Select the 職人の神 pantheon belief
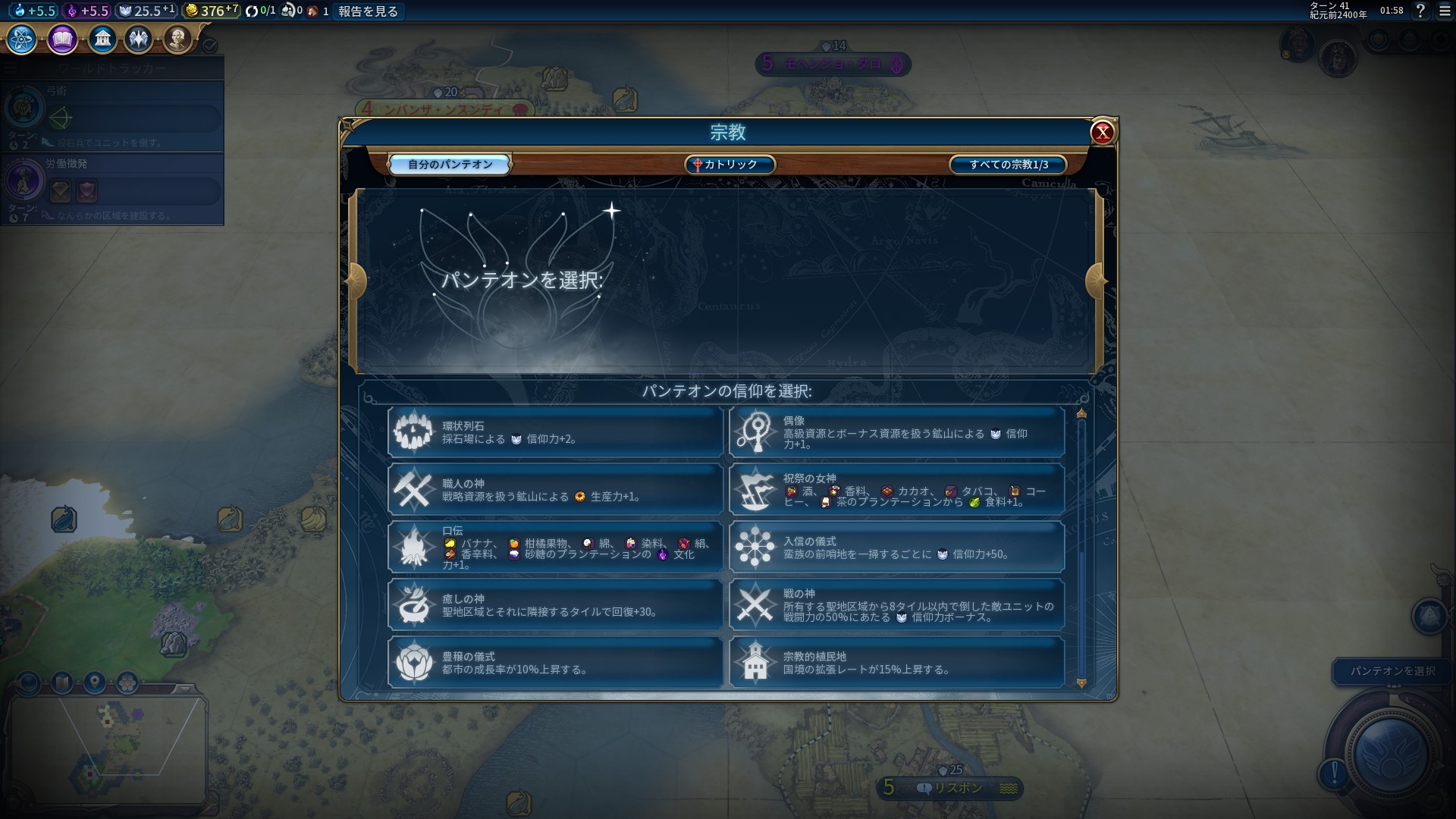 pos(555,490)
